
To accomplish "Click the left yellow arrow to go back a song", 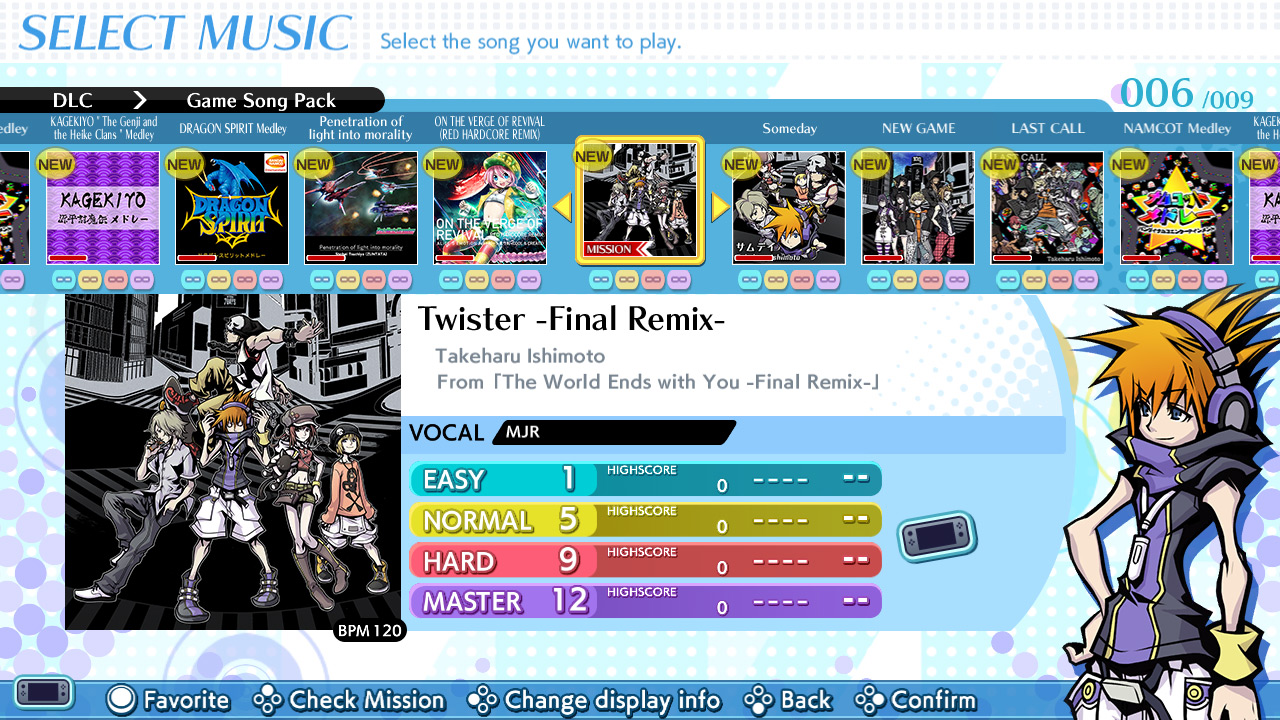I will coord(562,207).
